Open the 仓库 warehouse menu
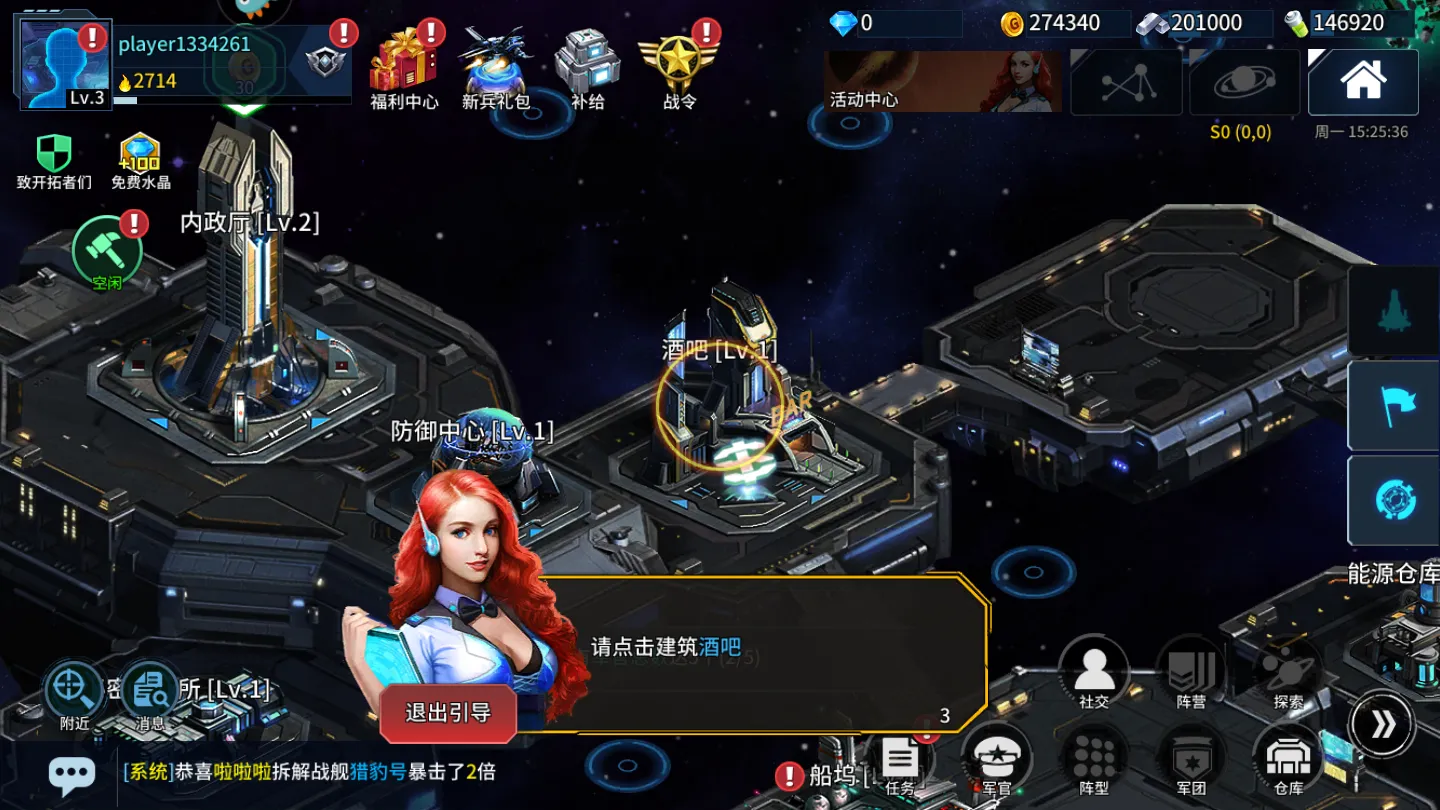The image size is (1440, 810). tap(1288, 762)
